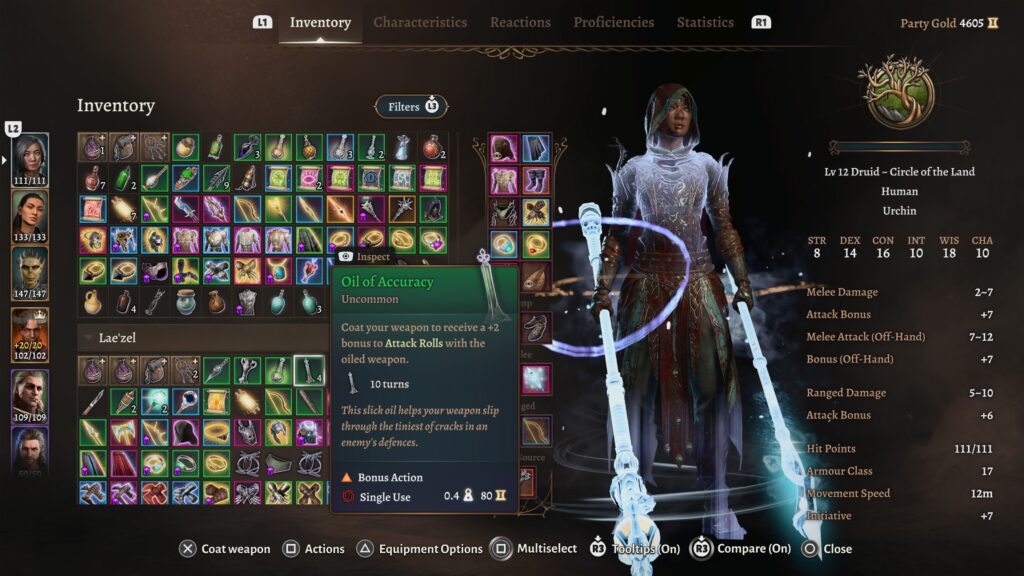Click the equipped hood helmet slot
The width and height of the screenshot is (1024, 576).
tap(504, 148)
